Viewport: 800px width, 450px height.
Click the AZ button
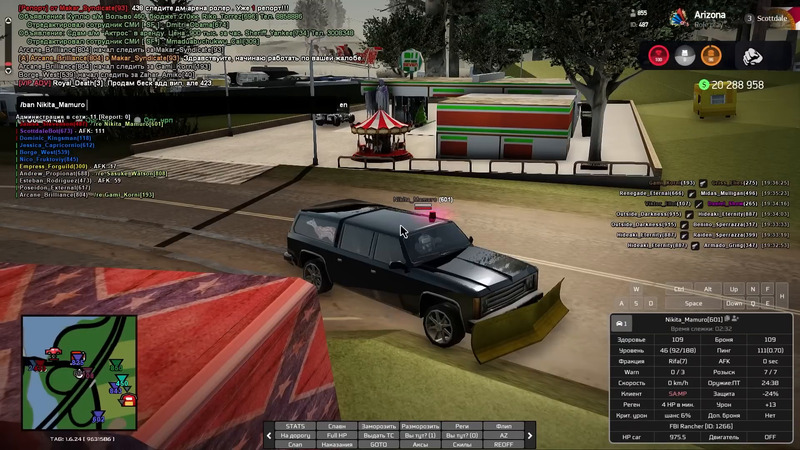(x=503, y=435)
